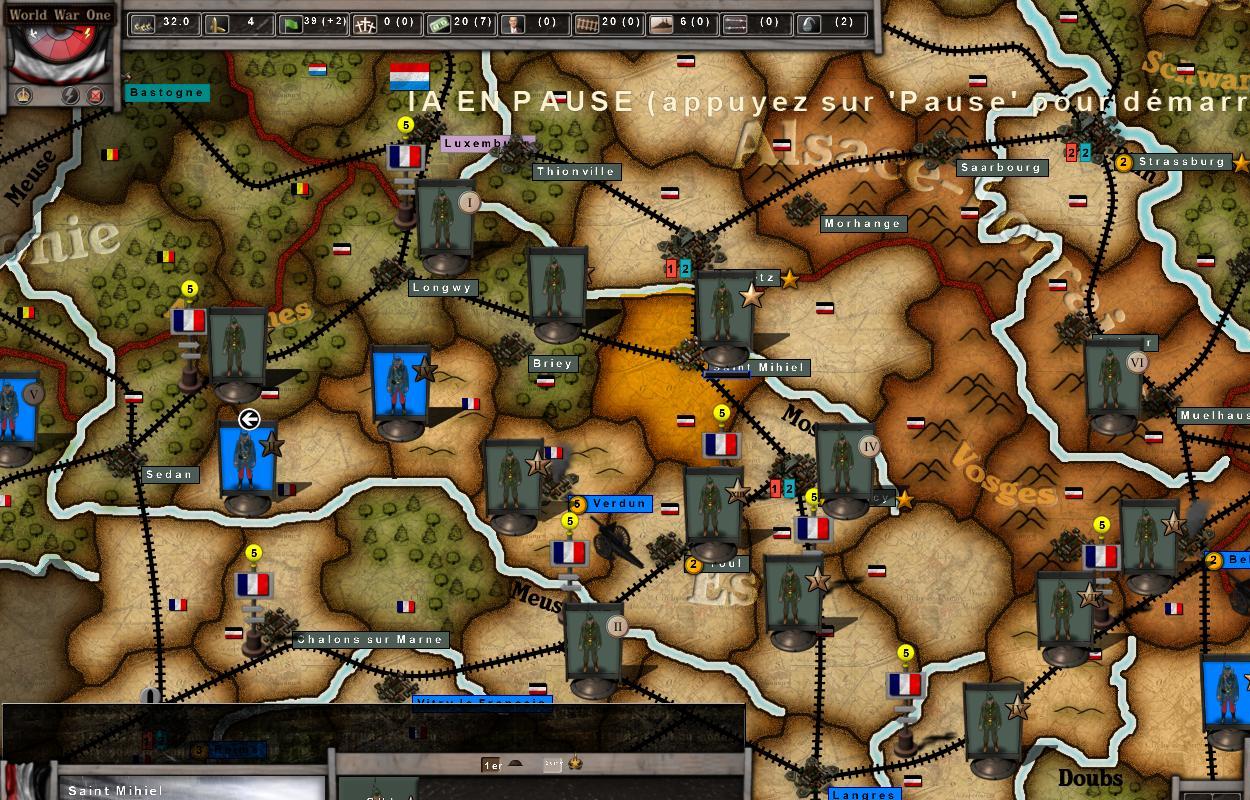Click the lightning bolt button under the dial
This screenshot has height=800, width=1250.
click(71, 96)
